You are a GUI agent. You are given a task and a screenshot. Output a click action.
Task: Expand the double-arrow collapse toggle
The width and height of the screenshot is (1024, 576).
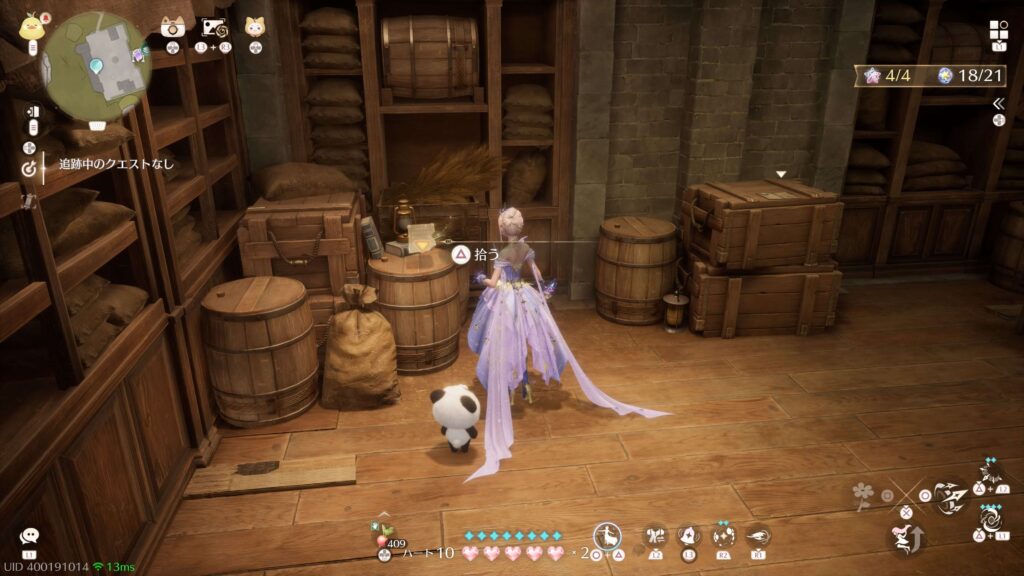(998, 103)
